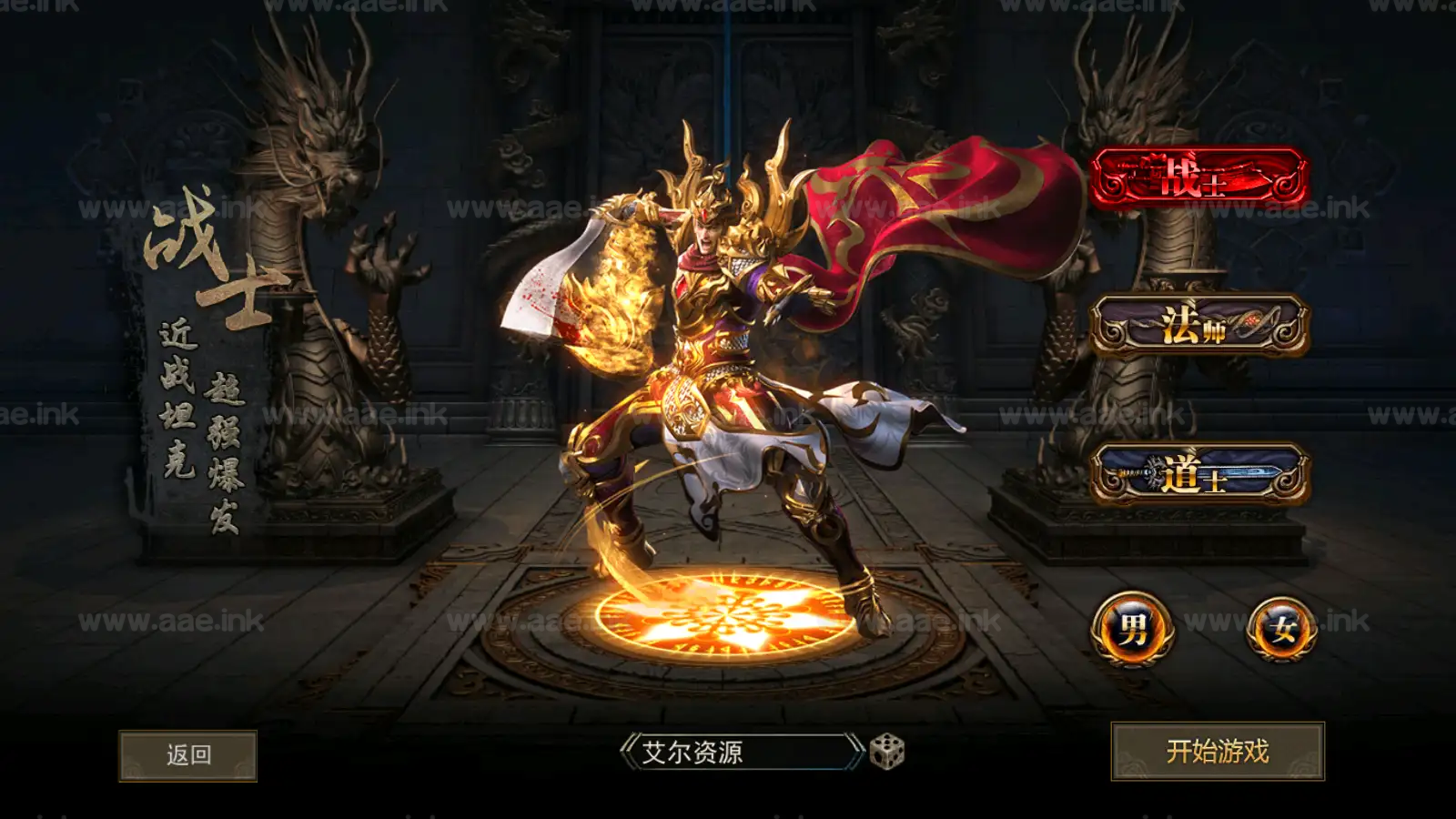Switch to female gender 女
The width and height of the screenshot is (1456, 819).
pos(1282,629)
